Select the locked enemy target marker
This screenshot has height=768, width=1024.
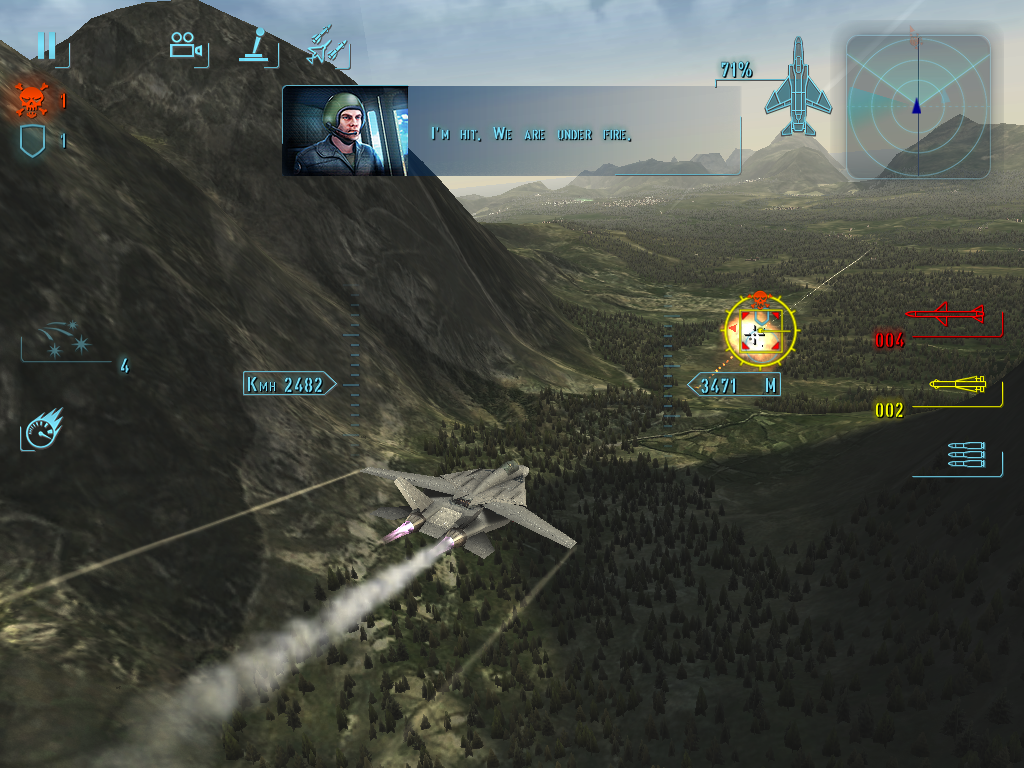point(761,330)
